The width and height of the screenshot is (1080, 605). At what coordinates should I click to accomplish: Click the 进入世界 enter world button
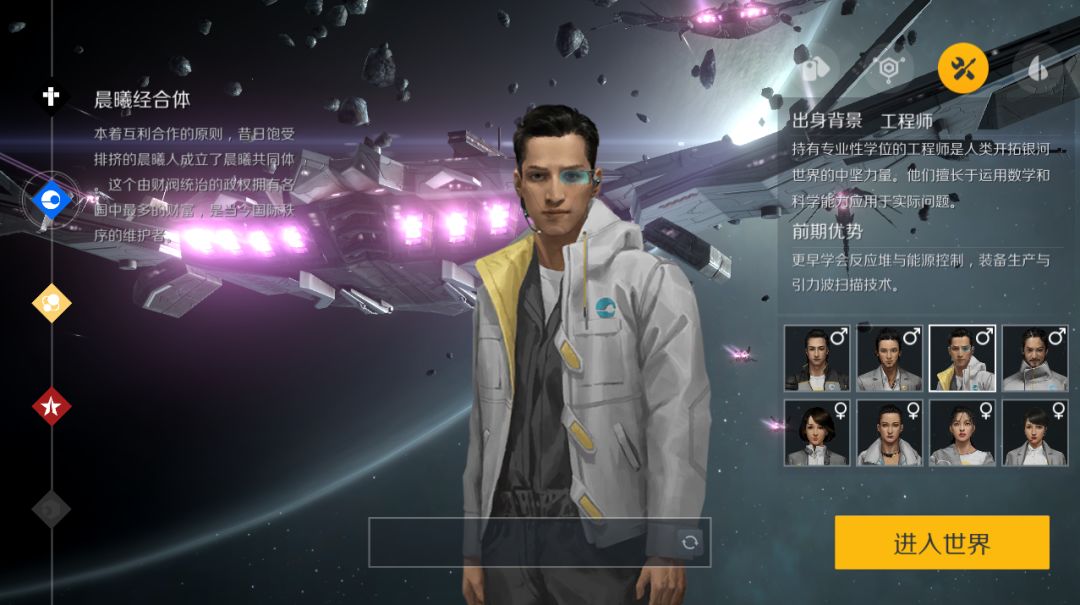(x=941, y=543)
